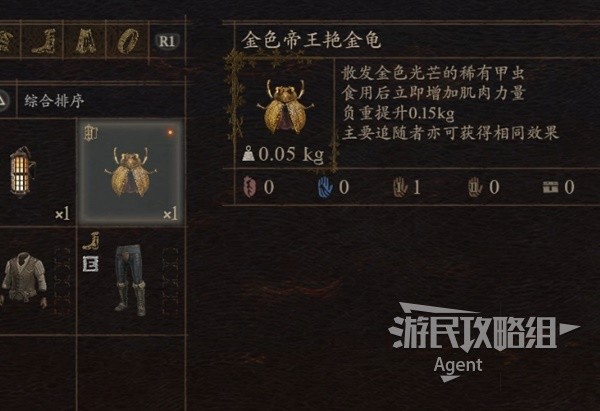The image size is (600, 411).
Task: Switch to the boot category tab
Action: [46, 41]
